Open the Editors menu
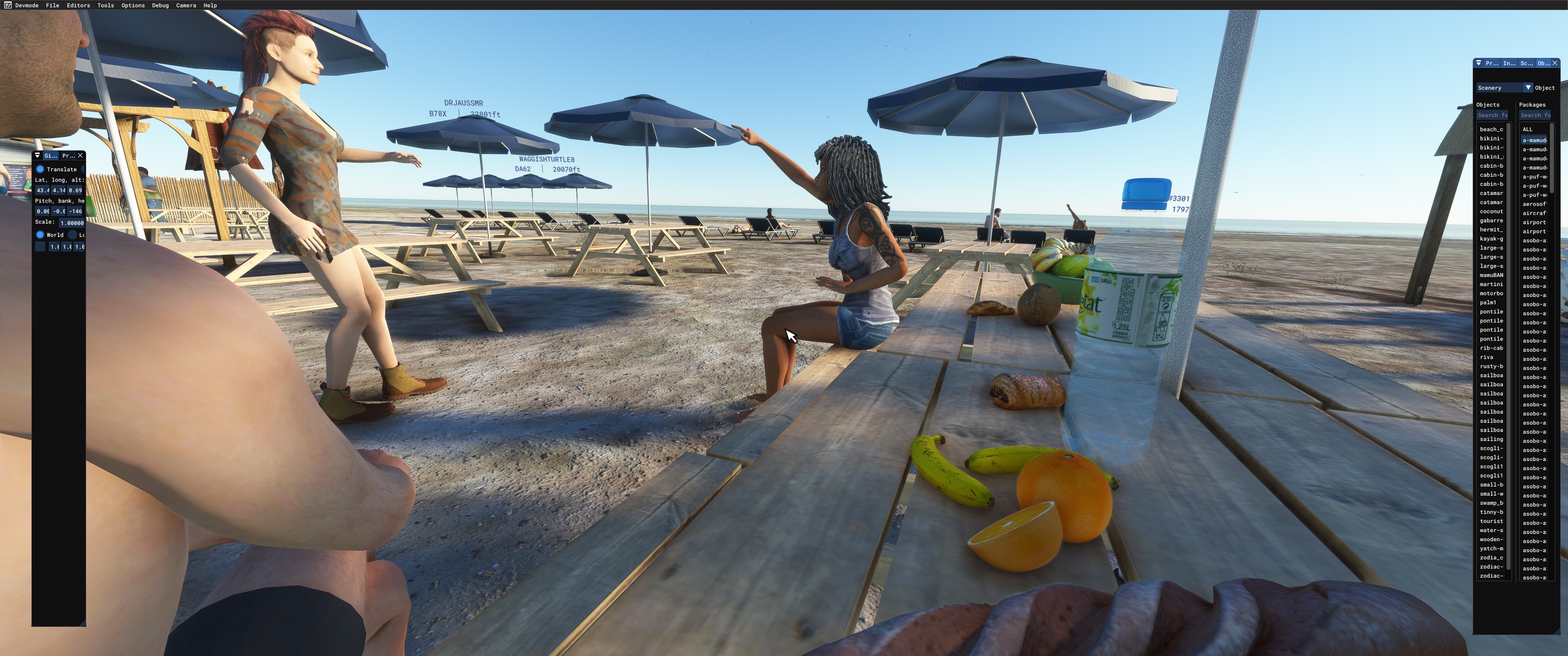Viewport: 1568px width, 656px height. pos(78,5)
